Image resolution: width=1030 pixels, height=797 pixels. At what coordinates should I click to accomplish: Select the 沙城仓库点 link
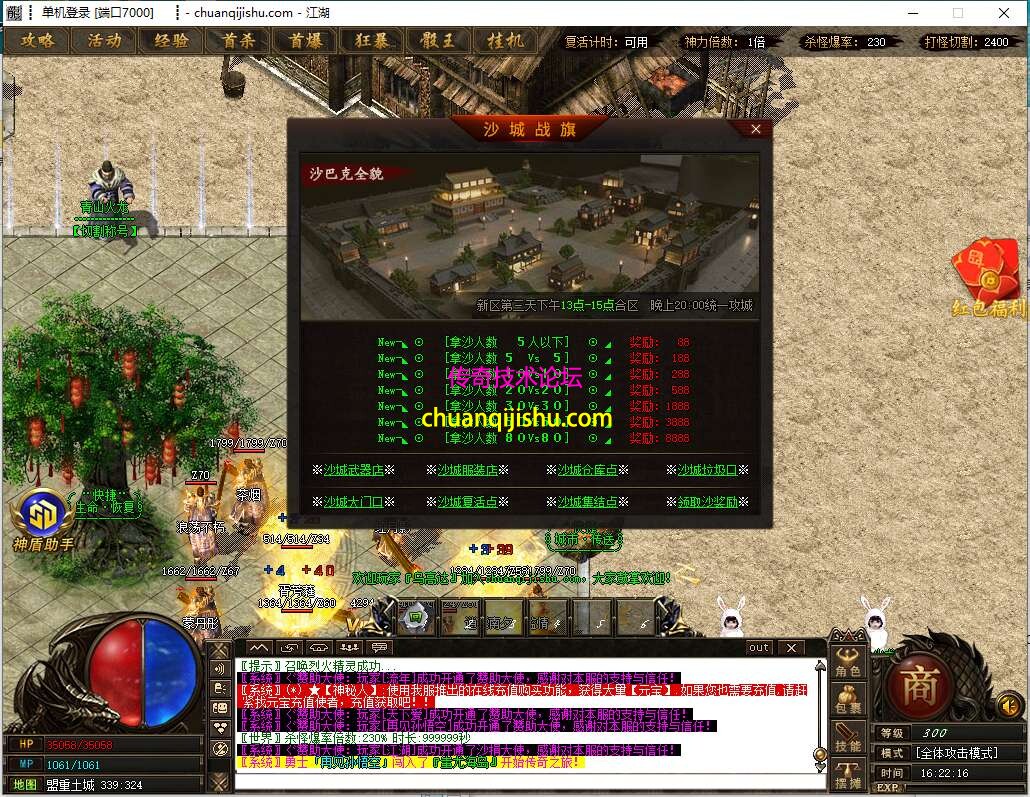coord(588,470)
